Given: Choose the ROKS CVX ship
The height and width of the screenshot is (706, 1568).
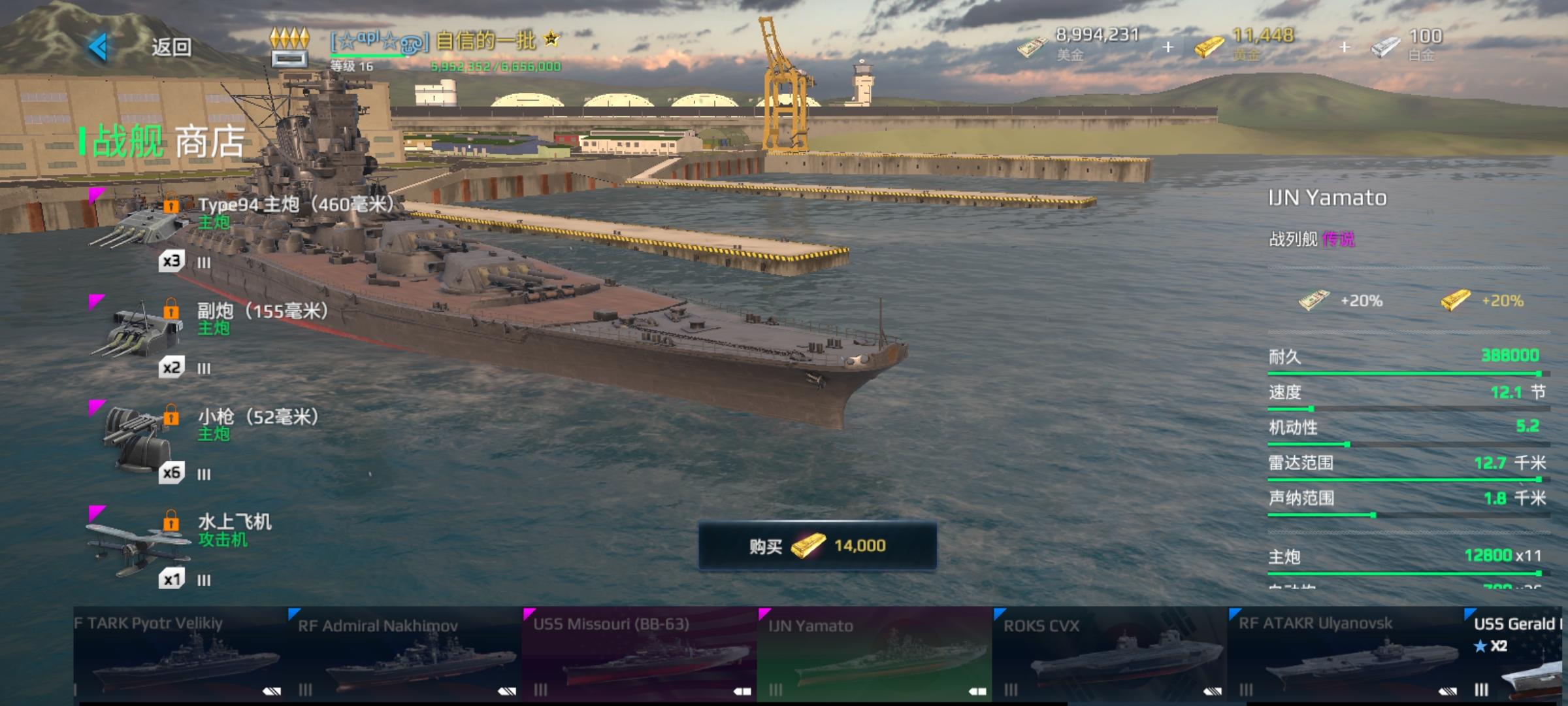Looking at the screenshot, I should [1109, 655].
